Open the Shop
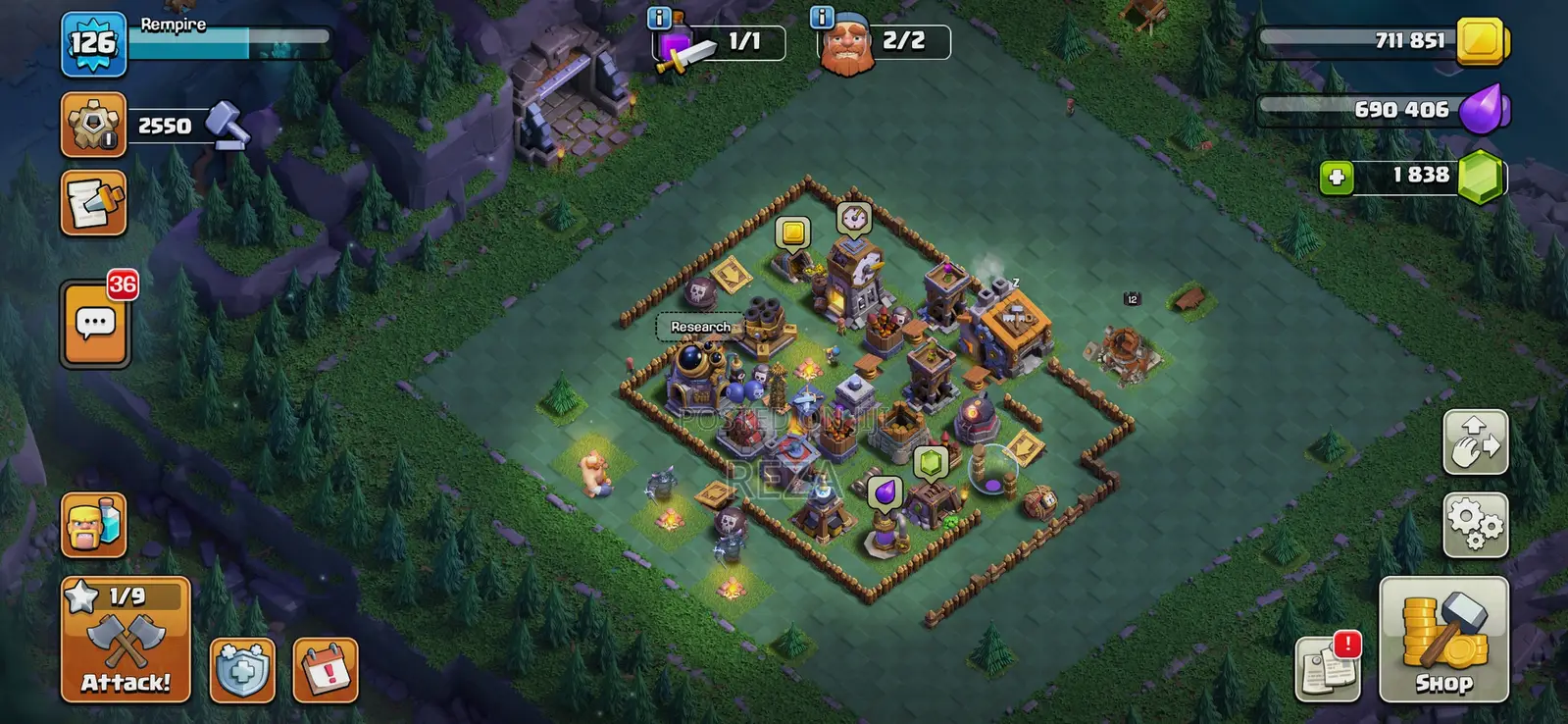This screenshot has width=1568, height=724. (1444, 638)
